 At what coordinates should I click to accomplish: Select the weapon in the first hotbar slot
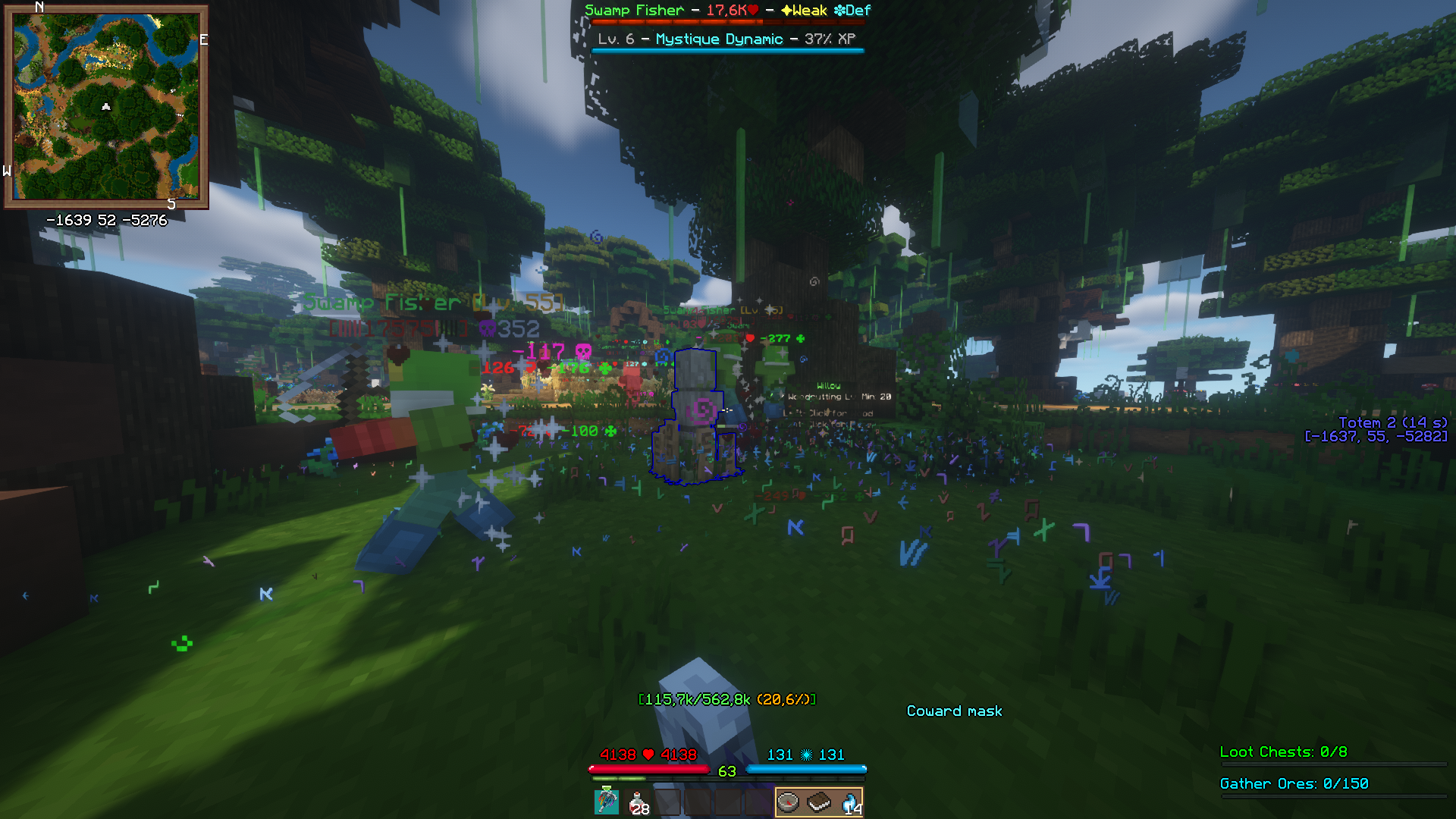tap(607, 802)
